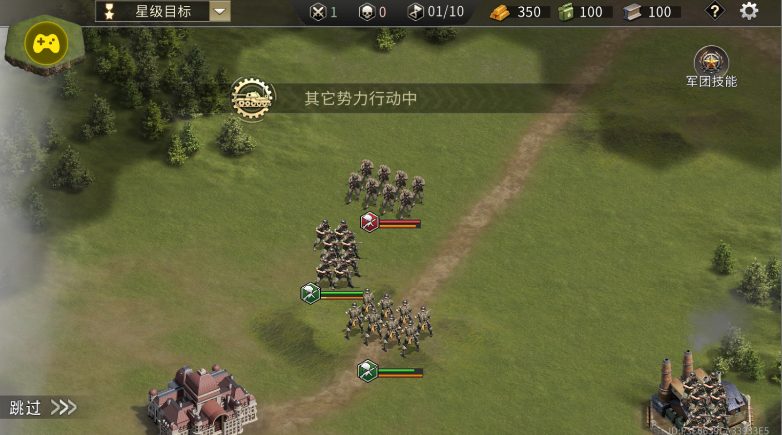Activate the 军团技能 legion skill button
Screen dimensions: 782x435
[711, 62]
